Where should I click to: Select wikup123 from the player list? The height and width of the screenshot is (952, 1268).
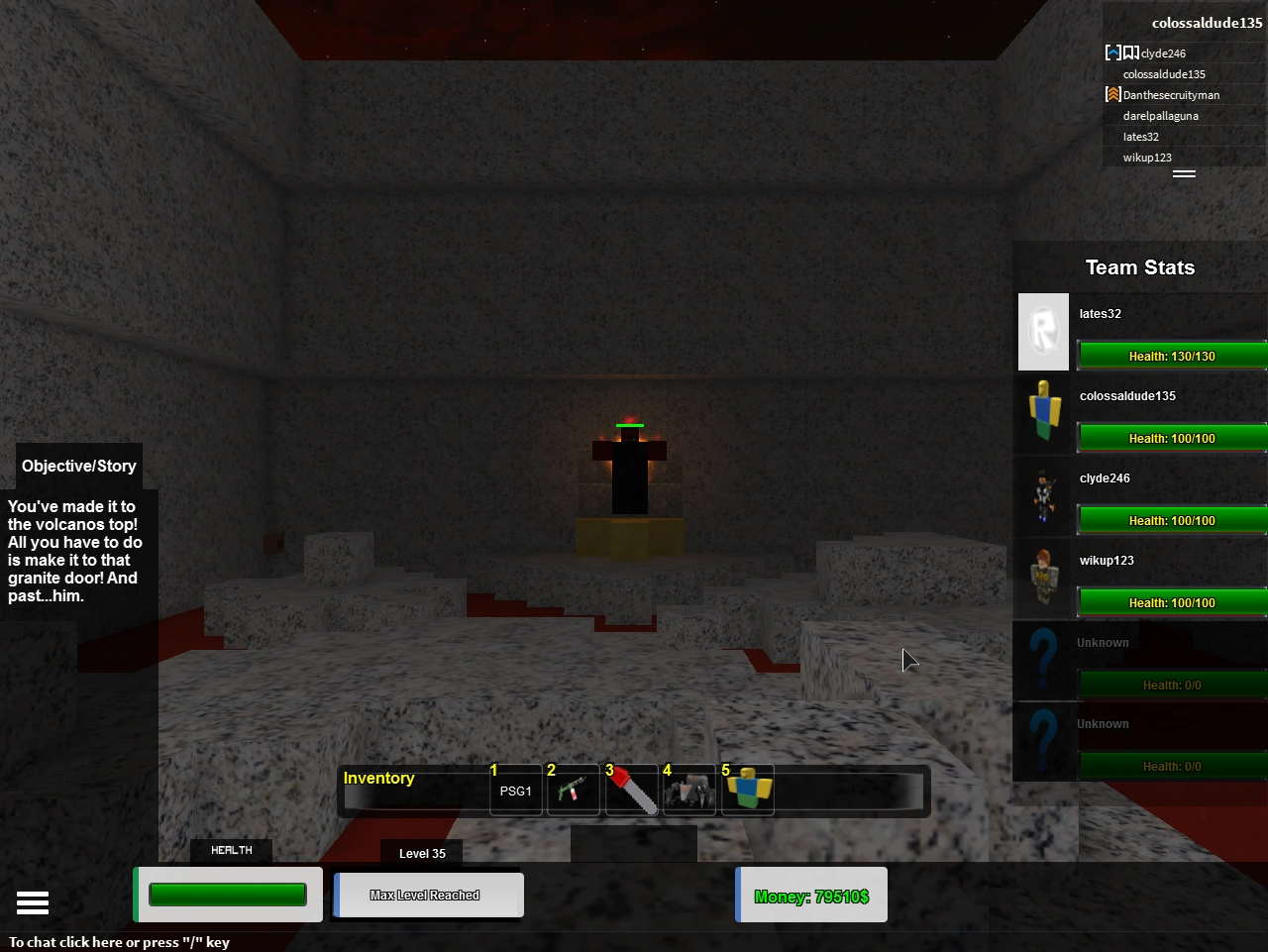1146,157
